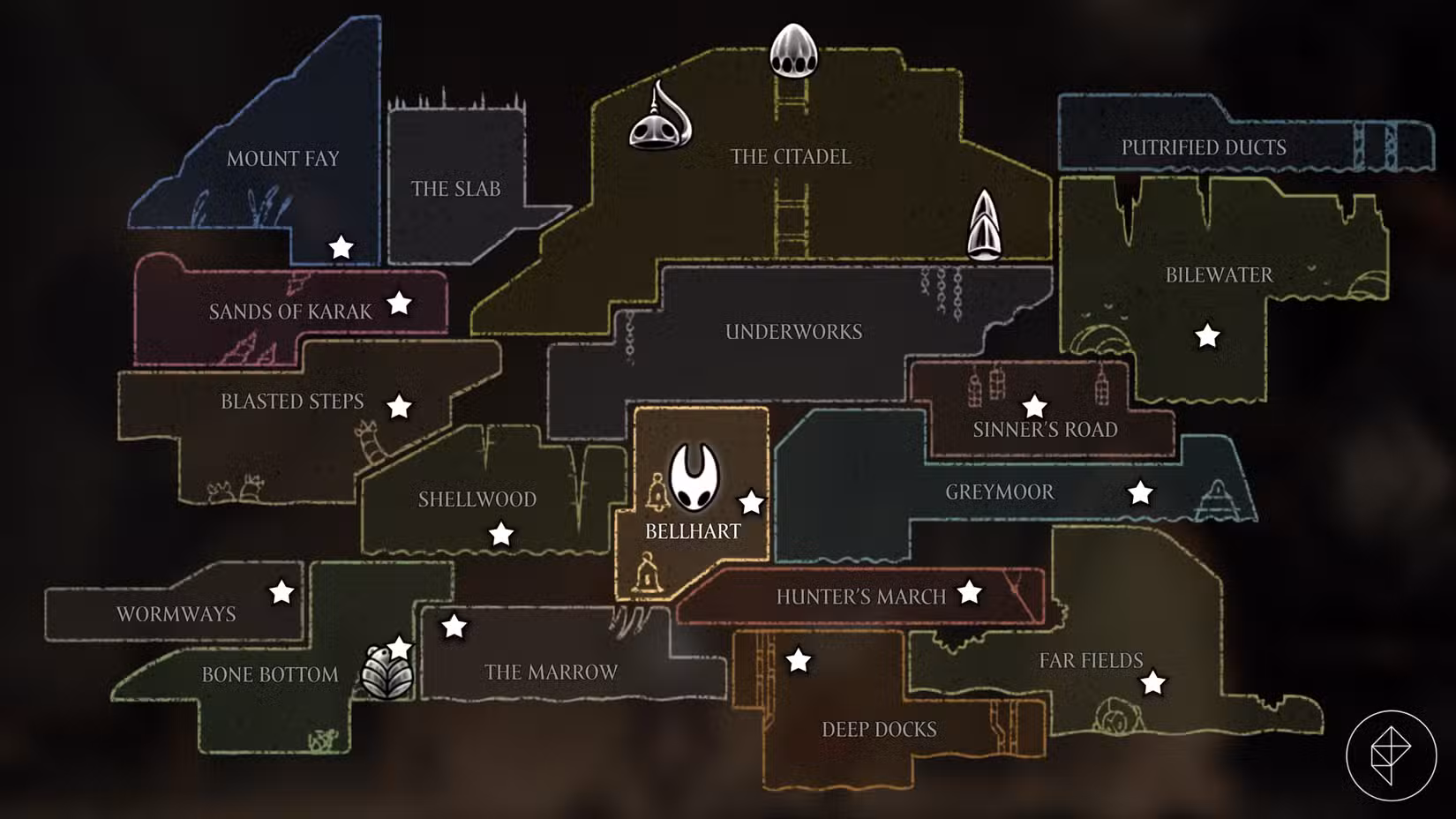The image size is (1456, 819).
Task: Click the PUTRIFIED DUCTS label
Action: tap(1205, 147)
